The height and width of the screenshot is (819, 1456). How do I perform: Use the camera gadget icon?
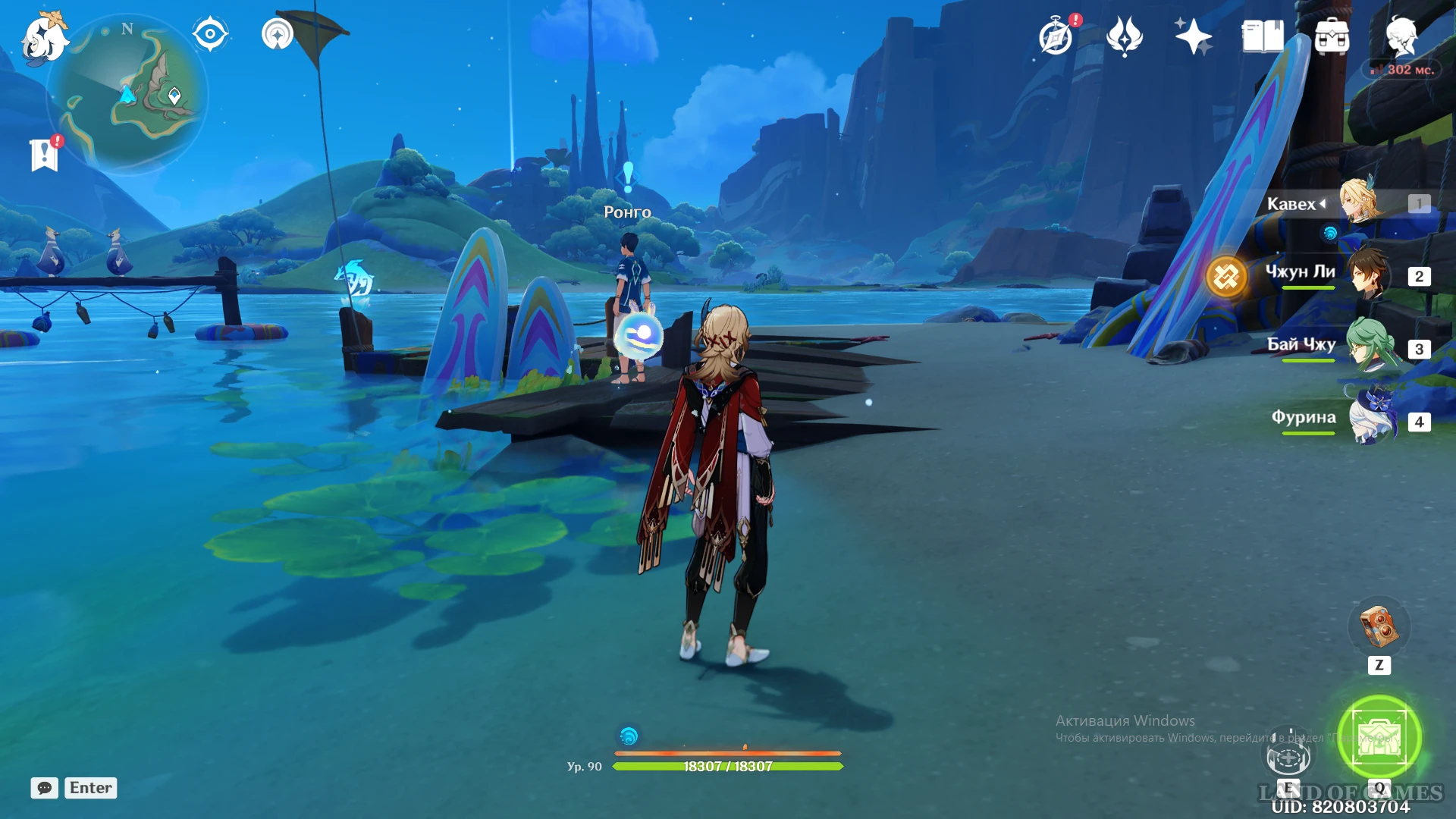click(1379, 626)
